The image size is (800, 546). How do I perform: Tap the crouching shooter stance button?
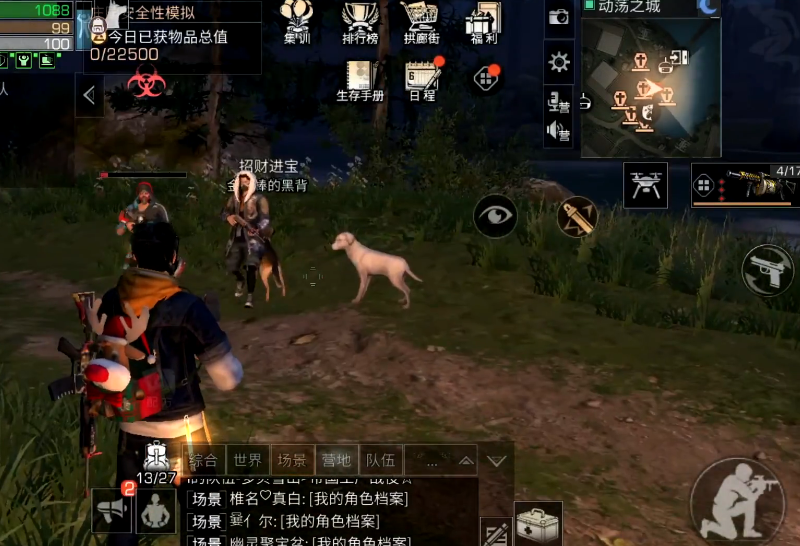click(x=737, y=501)
